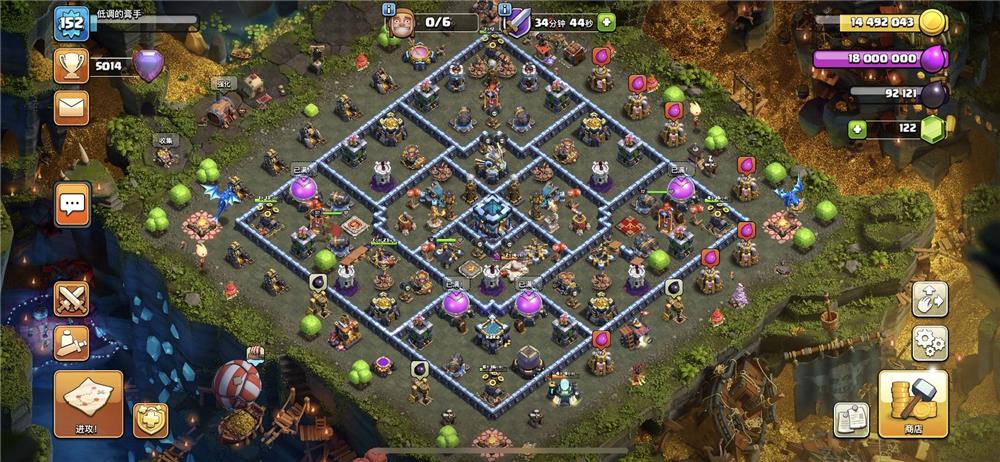Buy gems with the green plus by 122
Image resolution: width=1000 pixels, height=462 pixels.
pos(857,129)
